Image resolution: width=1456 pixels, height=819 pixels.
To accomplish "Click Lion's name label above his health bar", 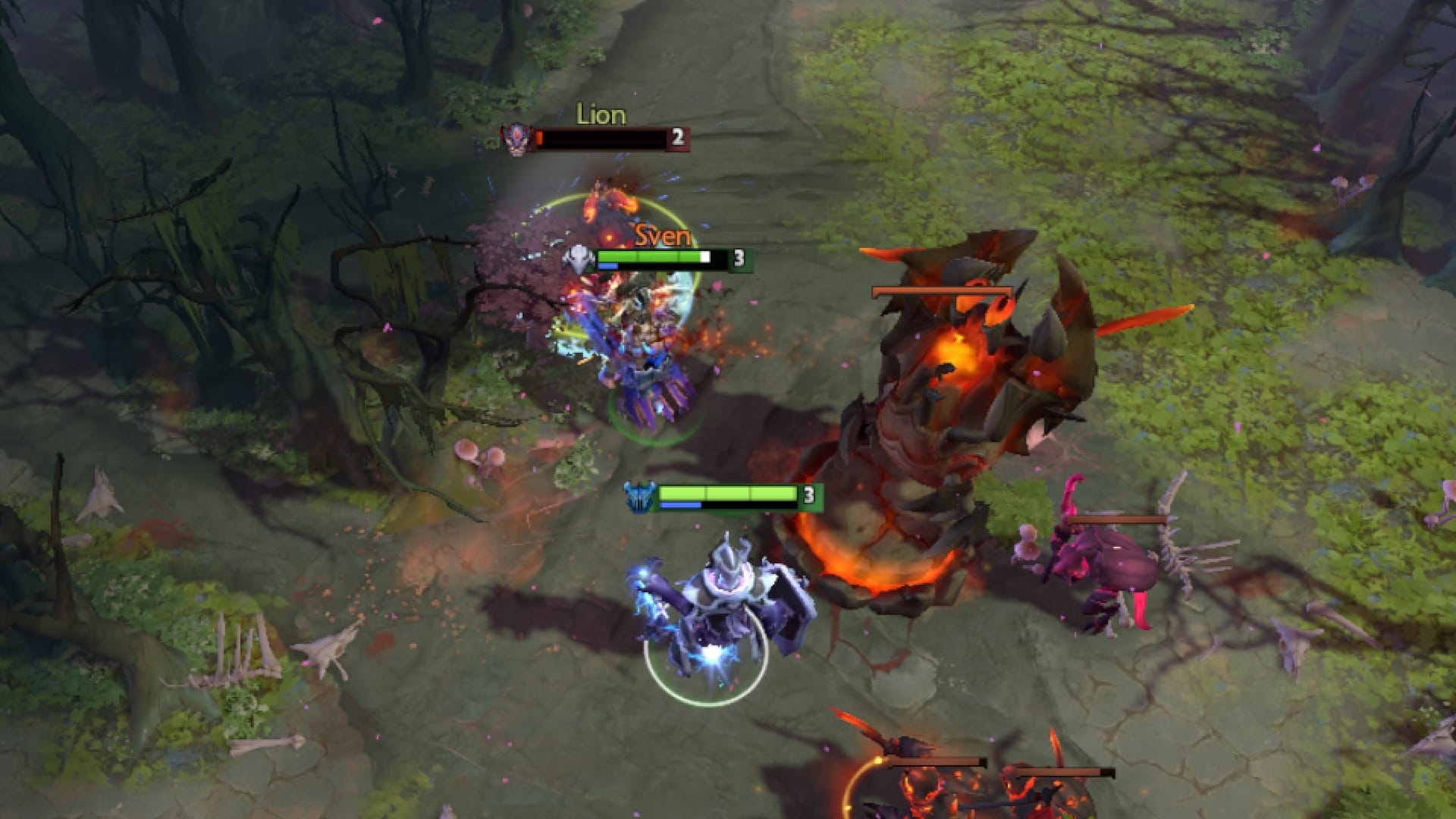I will click(601, 115).
